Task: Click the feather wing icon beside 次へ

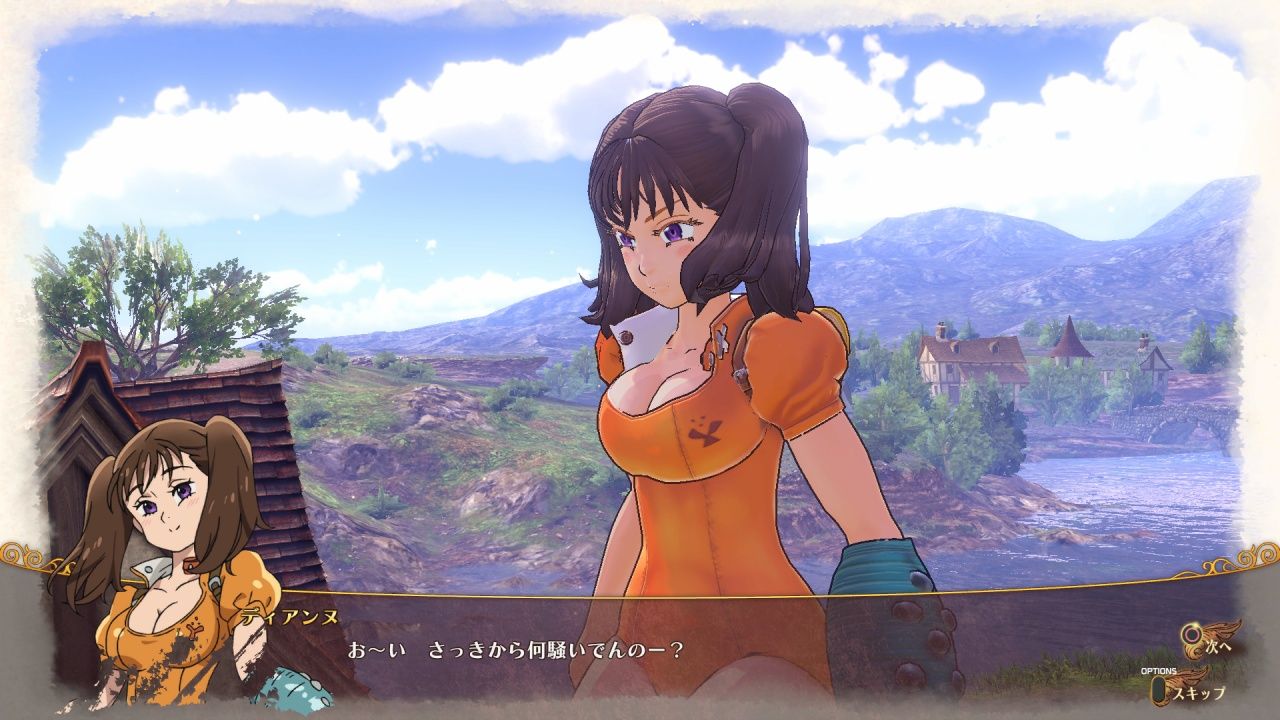Action: point(1222,630)
